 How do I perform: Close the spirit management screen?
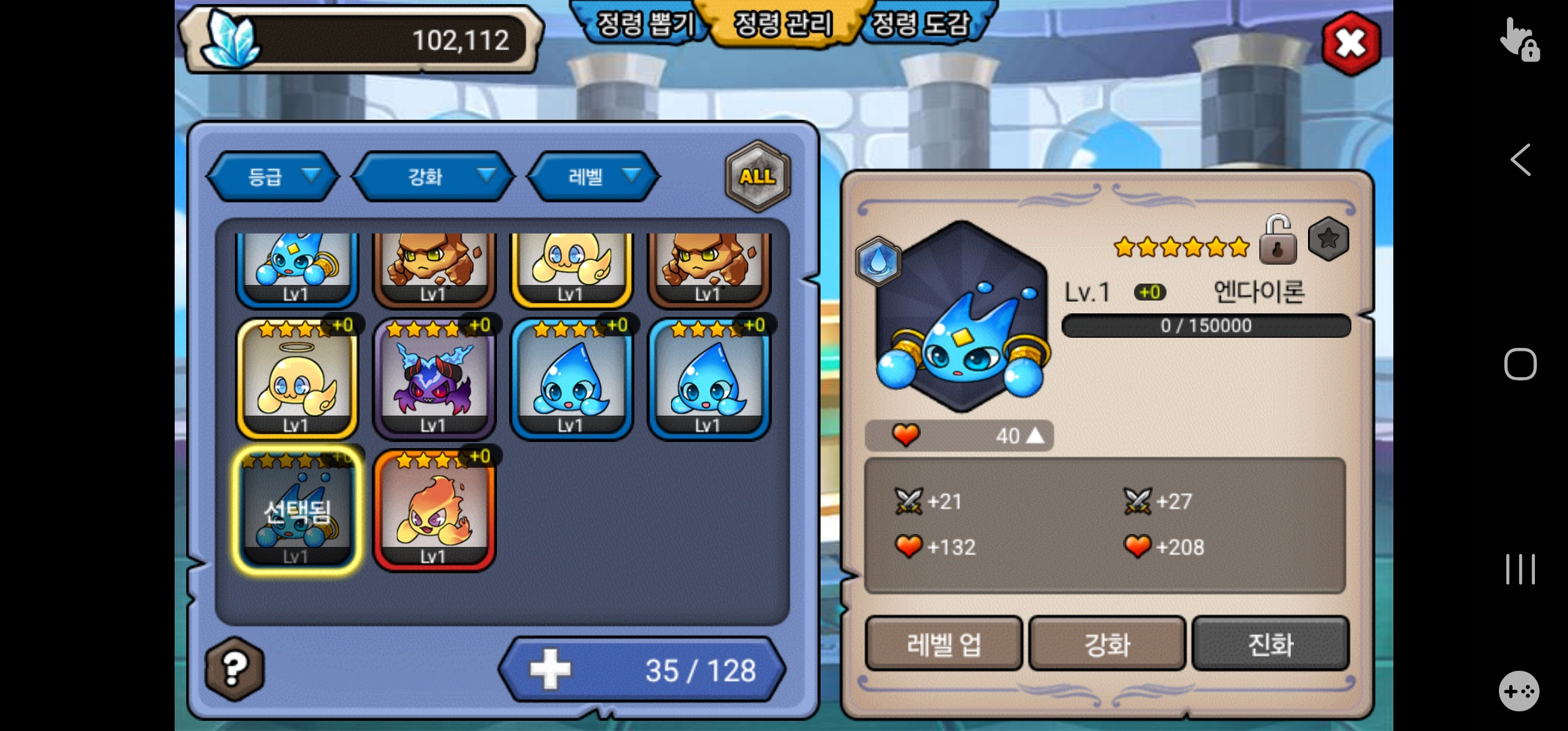[1351, 44]
